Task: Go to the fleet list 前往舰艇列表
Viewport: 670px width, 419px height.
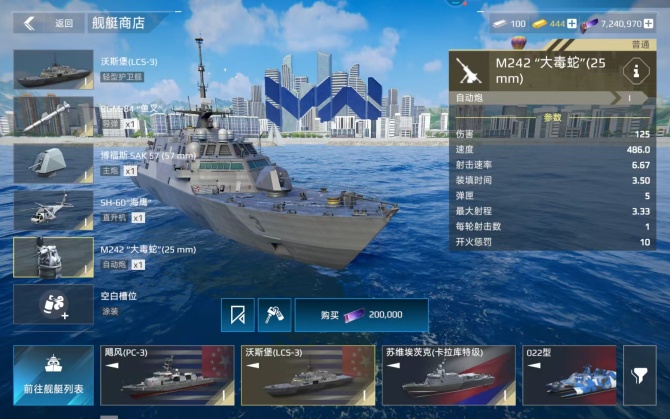Action: (x=53, y=375)
